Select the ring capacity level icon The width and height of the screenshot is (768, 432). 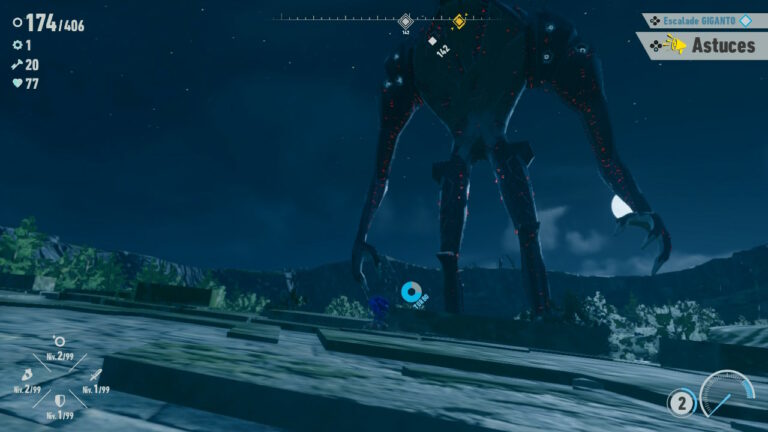59,343
